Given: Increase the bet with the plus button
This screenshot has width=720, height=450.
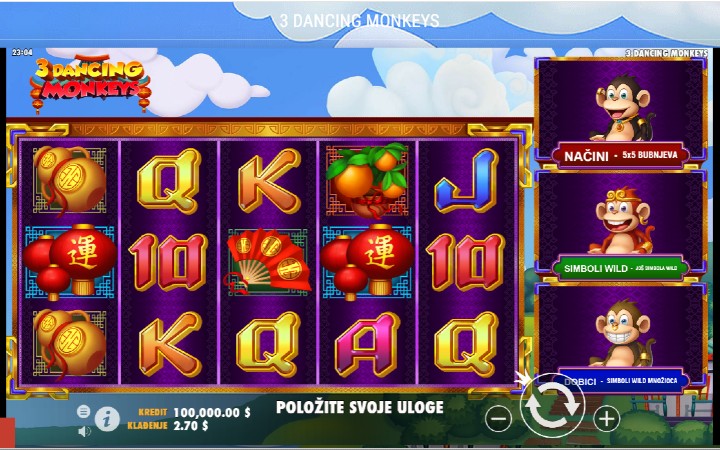Looking at the screenshot, I should [607, 419].
